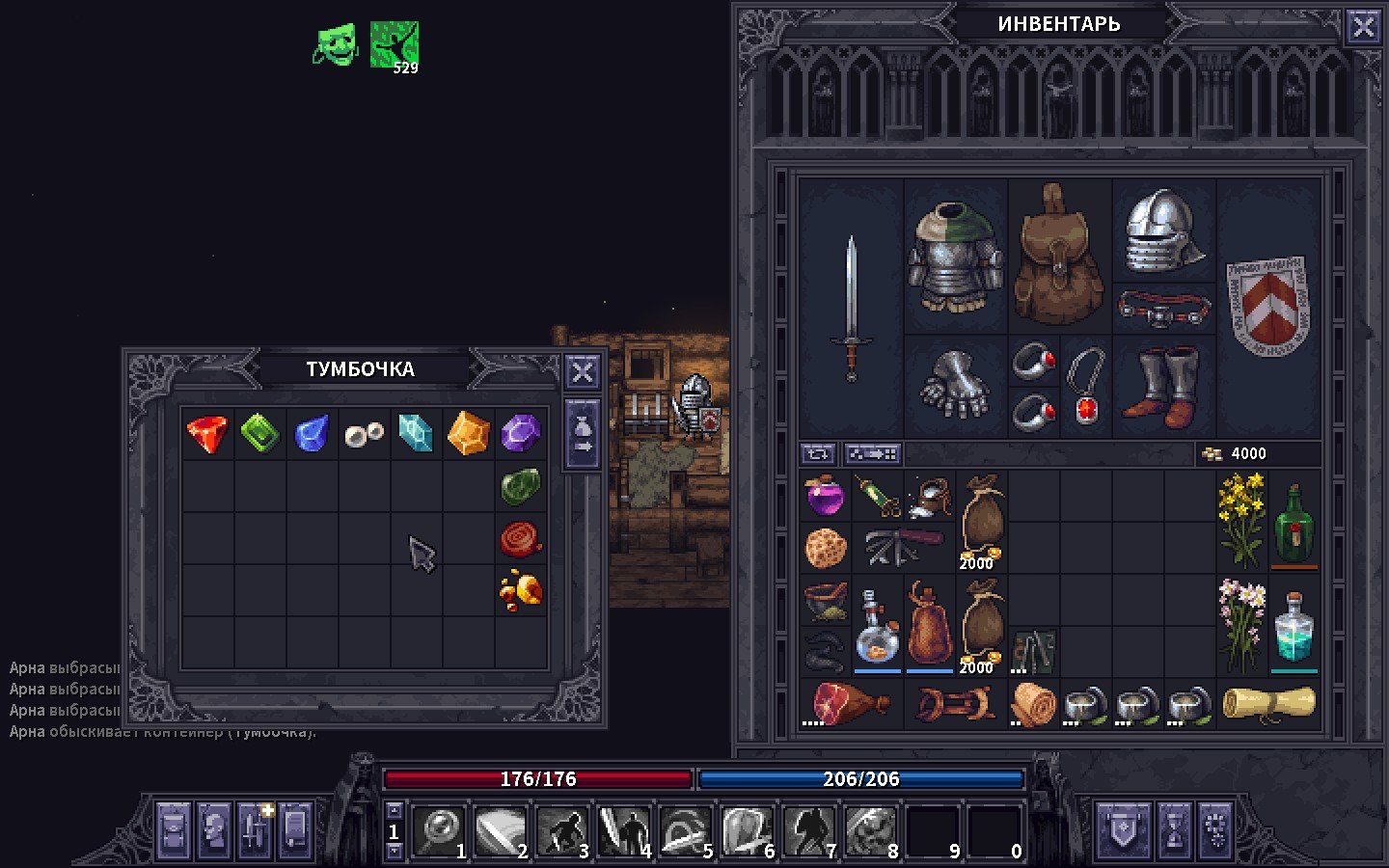This screenshot has height=868, width=1389.
Task: Click the equipped steel helmet
Action: click(x=1164, y=231)
